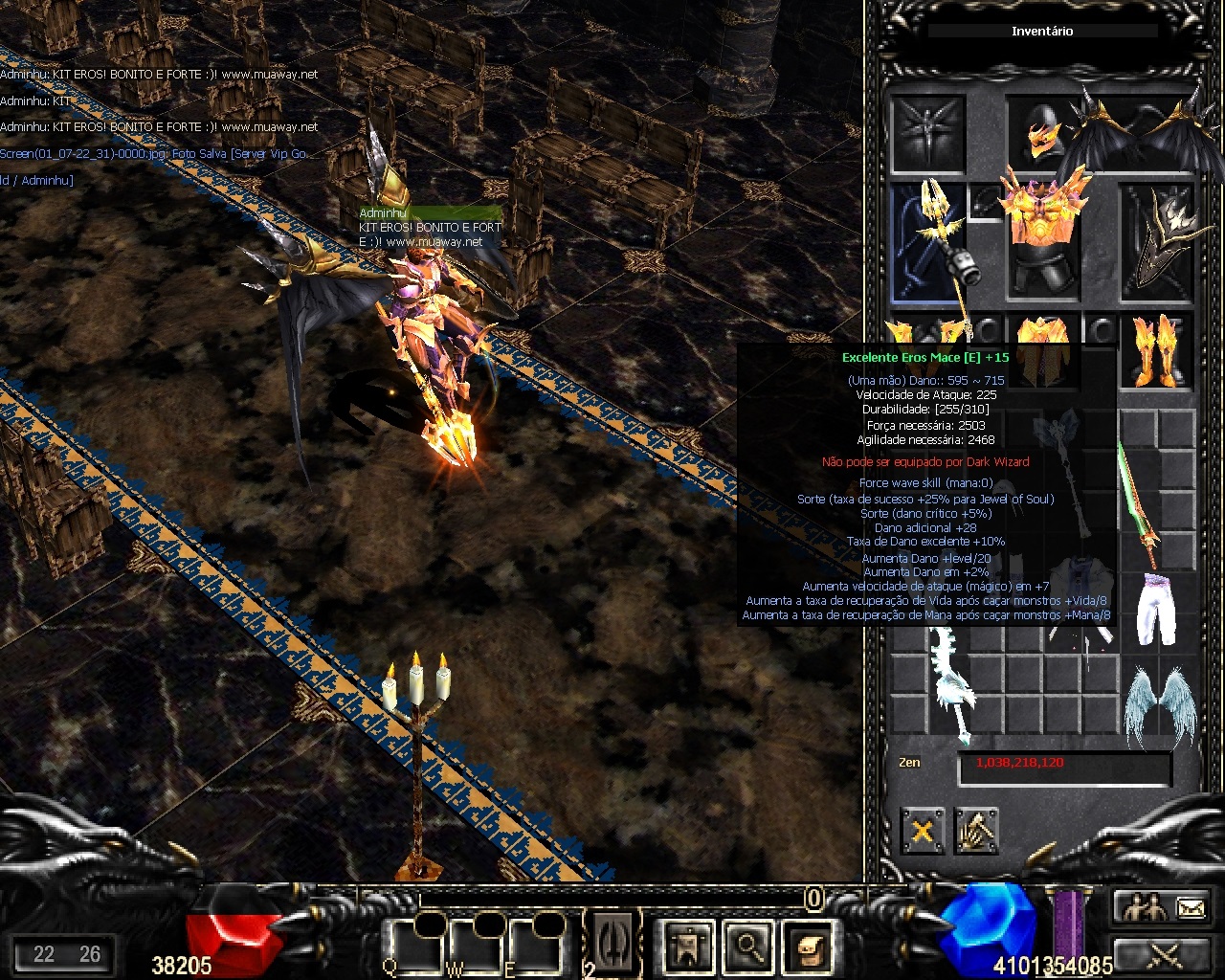1225x980 pixels.
Task: Pick the white pants in inventory
Action: pos(1156,609)
